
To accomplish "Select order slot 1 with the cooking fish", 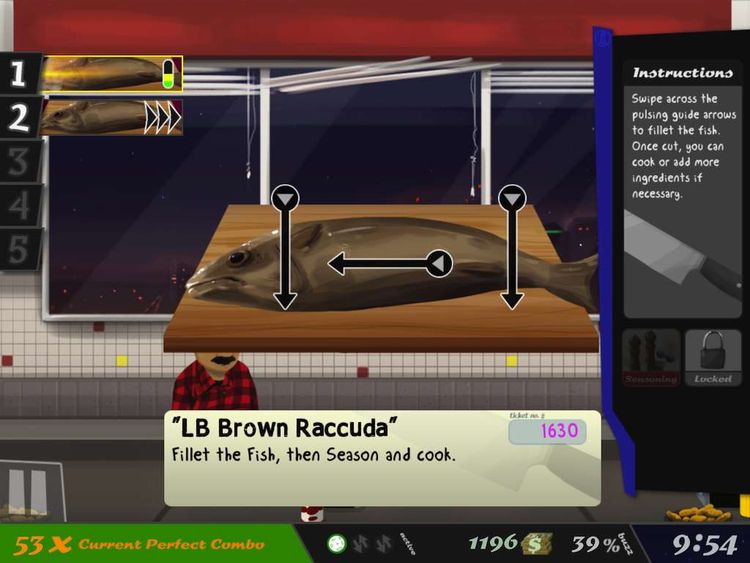I will click(110, 73).
